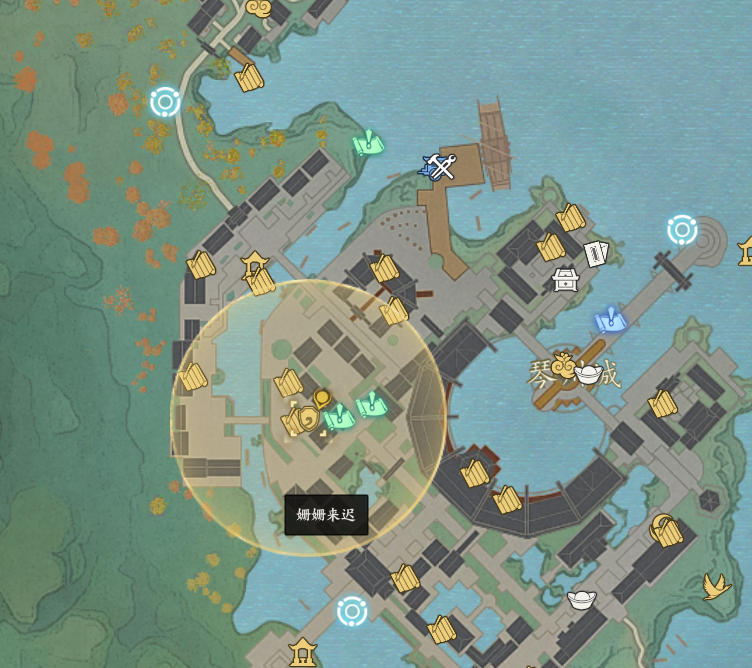Viewport: 752px width, 668px height.
Task: Select the teleport waypoint at the pier's end
Action: tap(682, 230)
